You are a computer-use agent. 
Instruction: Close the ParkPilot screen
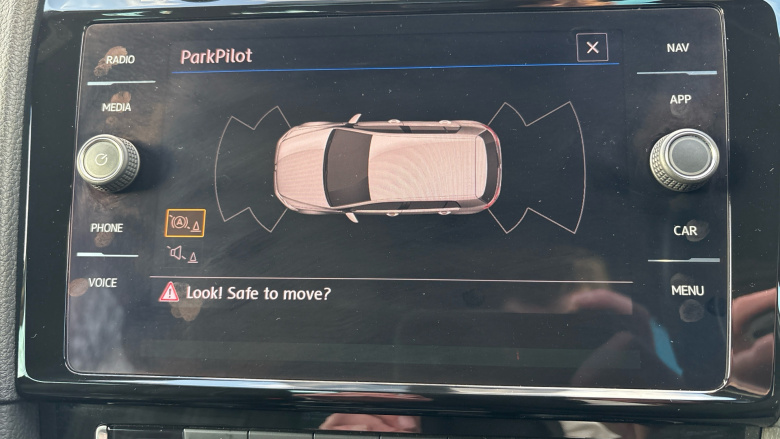pos(592,47)
